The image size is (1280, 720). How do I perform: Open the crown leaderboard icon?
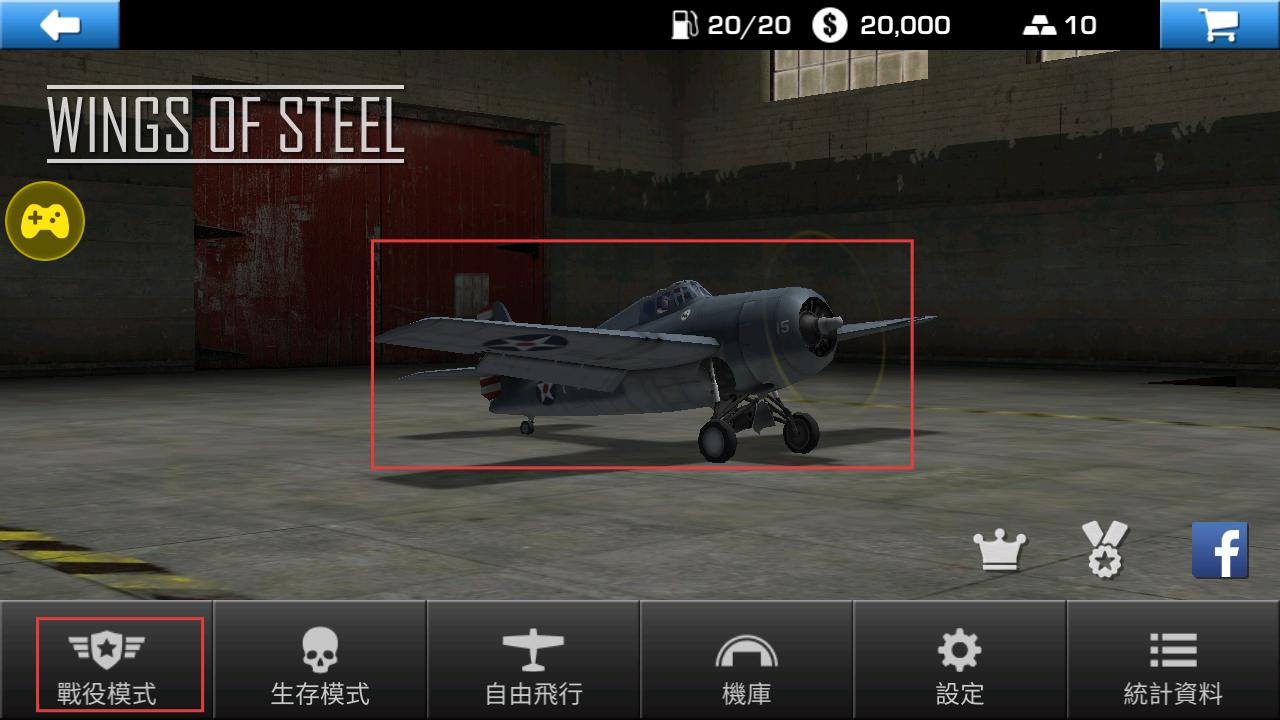(1000, 551)
